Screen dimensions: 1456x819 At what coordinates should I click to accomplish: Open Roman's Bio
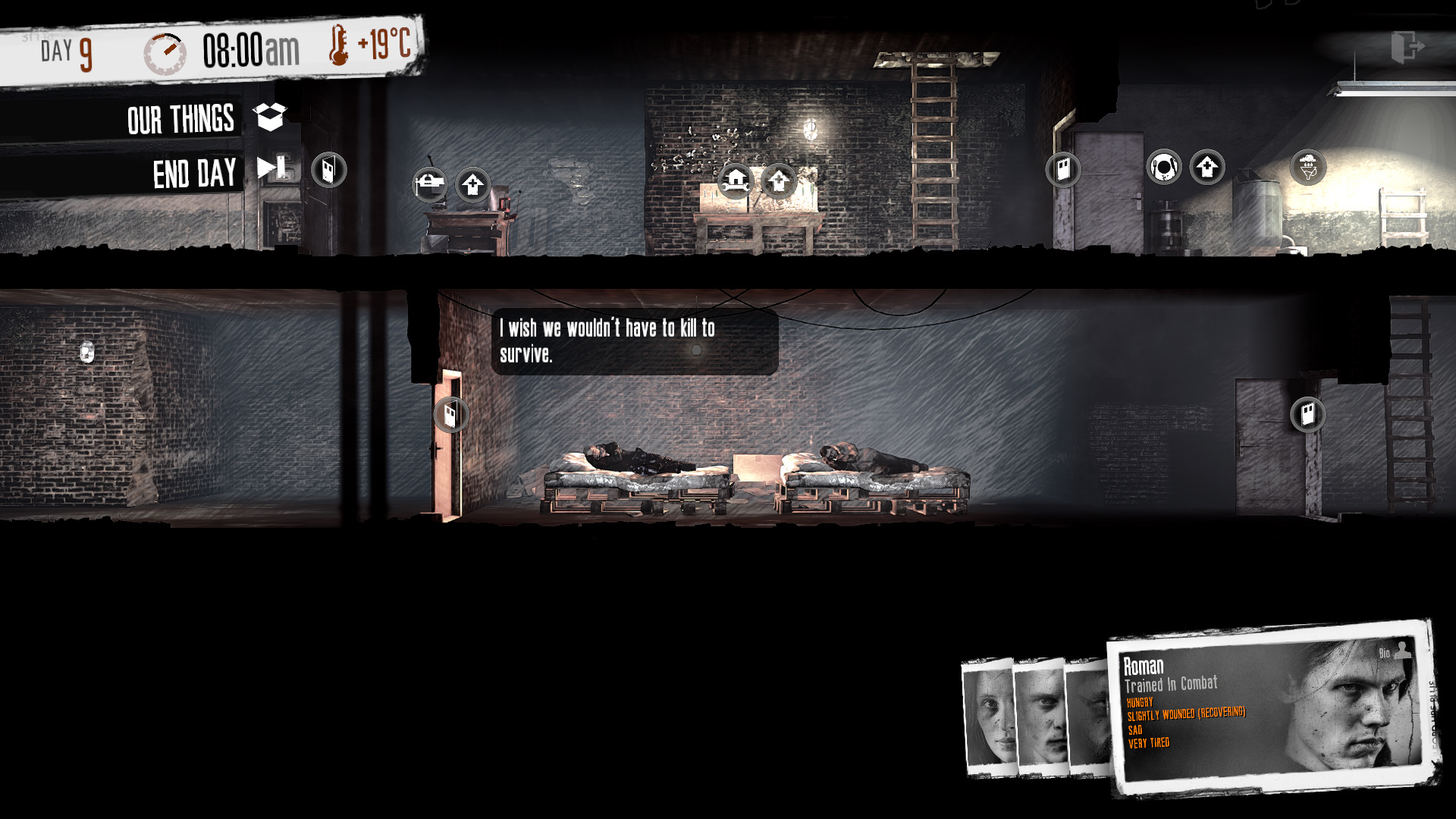[x=1394, y=651]
